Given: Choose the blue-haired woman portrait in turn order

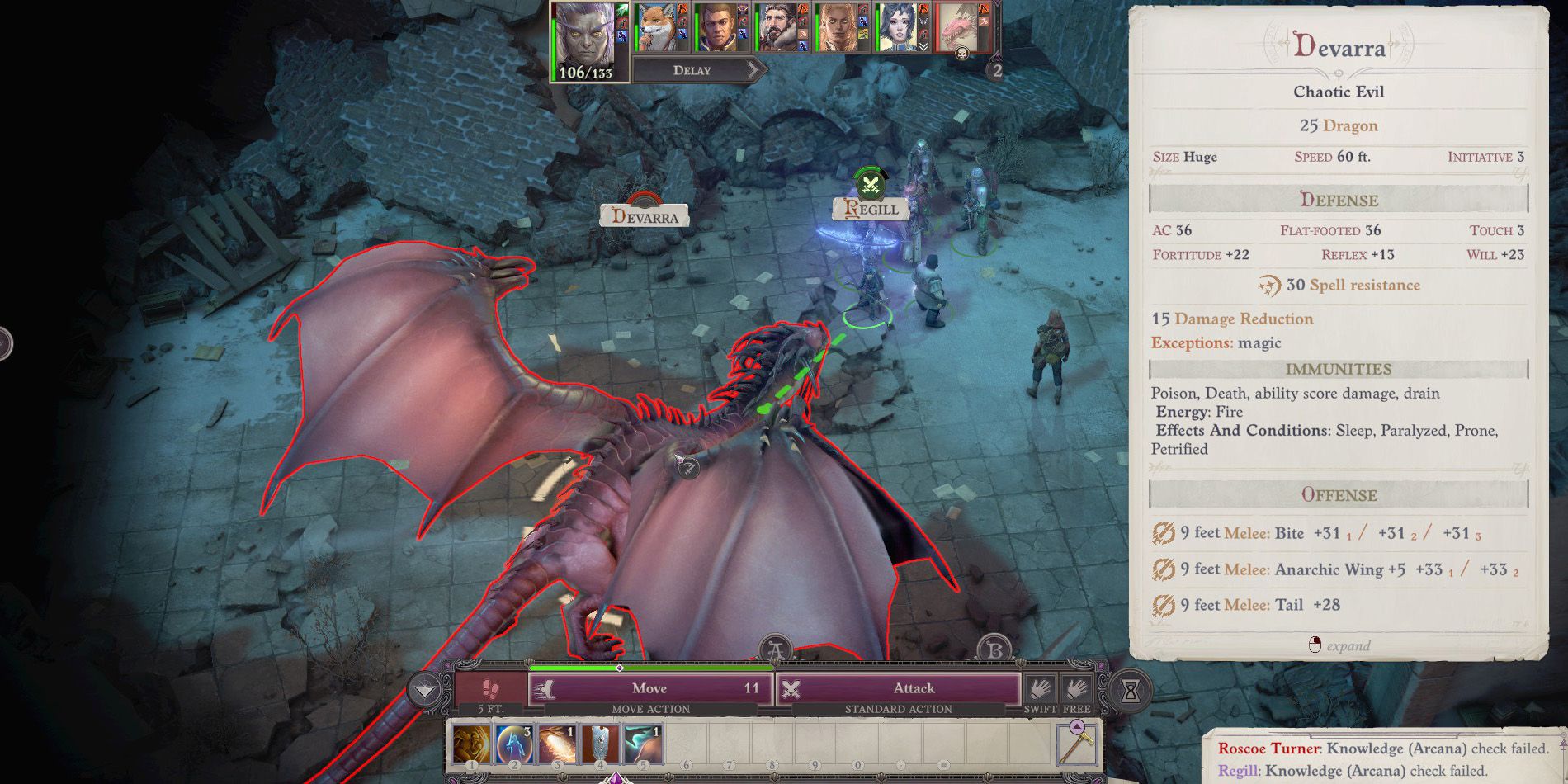Looking at the screenshot, I should pyautogui.click(x=897, y=28).
